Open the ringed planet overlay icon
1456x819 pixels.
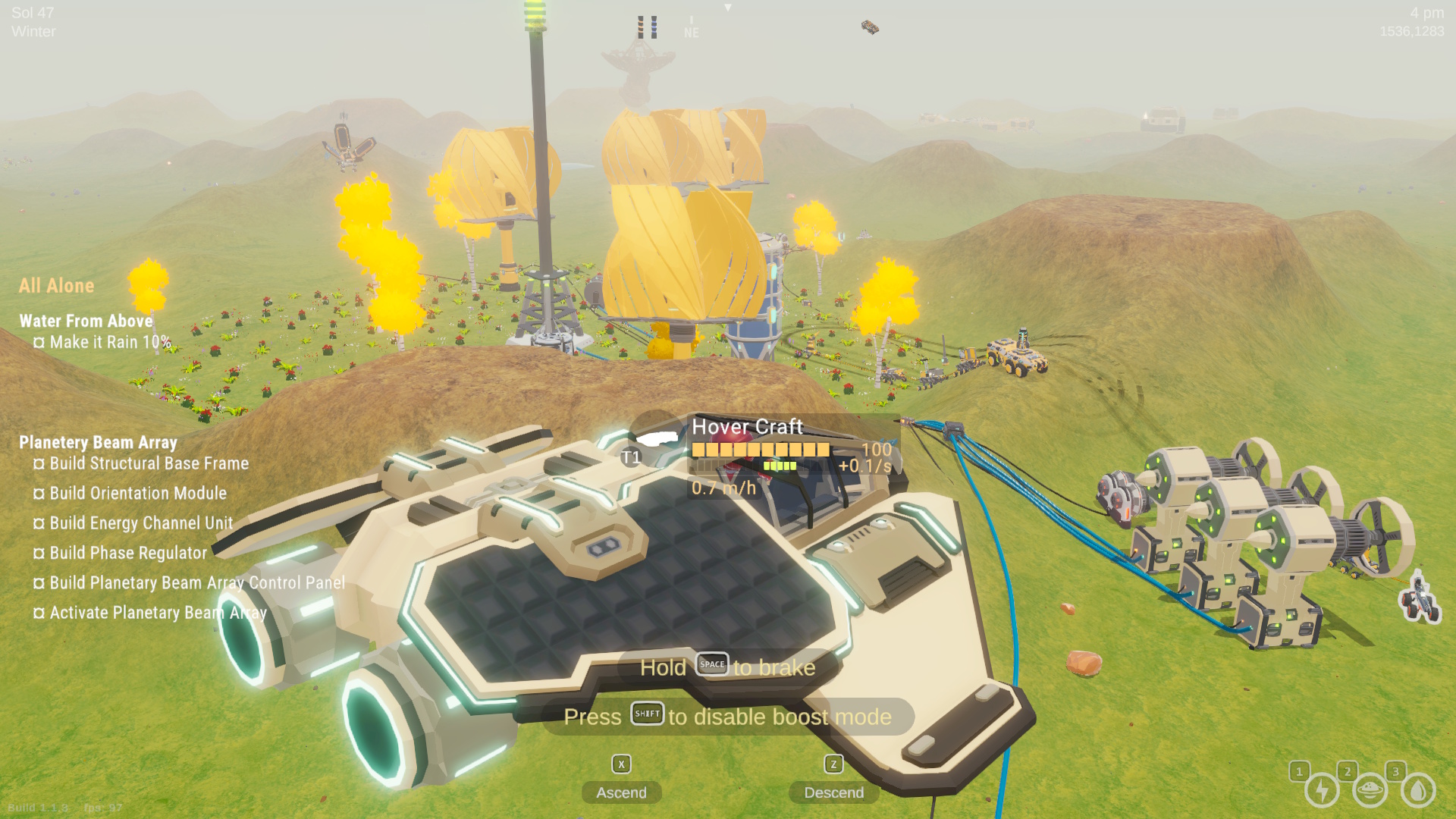[1370, 790]
